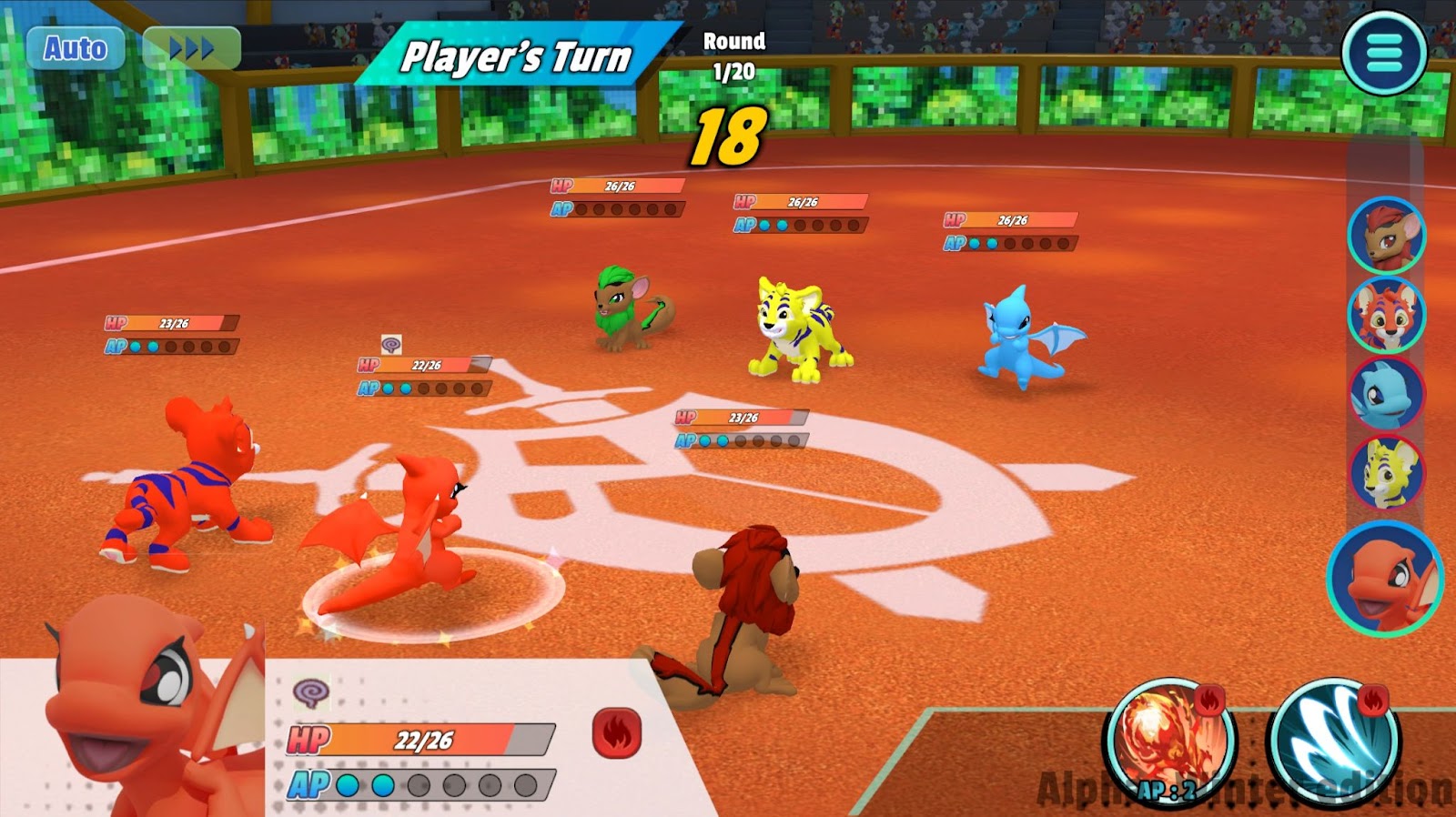This screenshot has height=817, width=1456.
Task: Choose the yellow tiger turn portrait
Action: point(1386,473)
